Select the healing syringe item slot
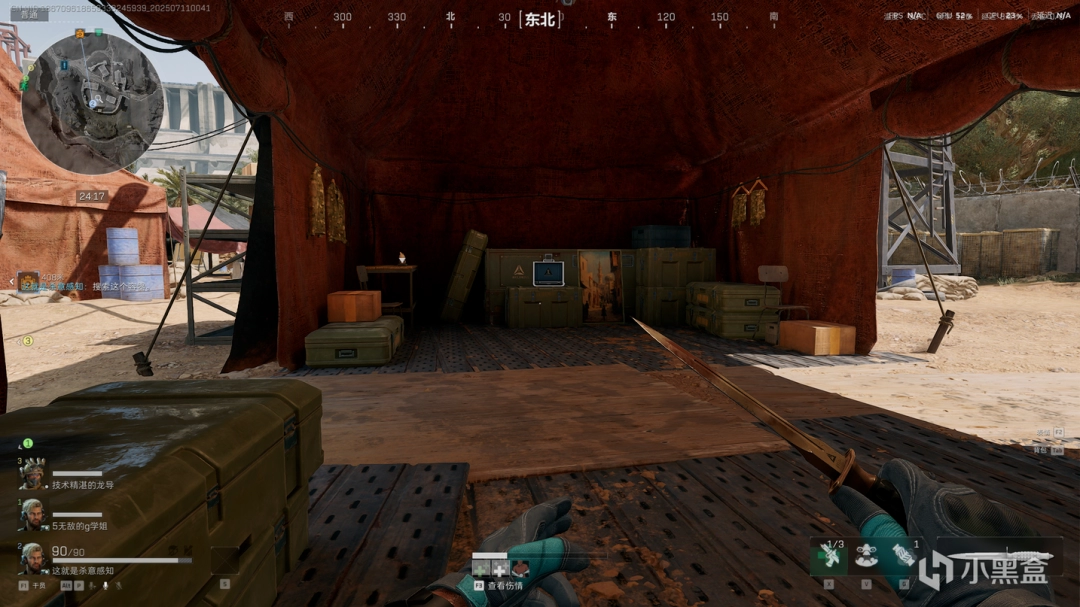The height and width of the screenshot is (607, 1080). click(829, 558)
